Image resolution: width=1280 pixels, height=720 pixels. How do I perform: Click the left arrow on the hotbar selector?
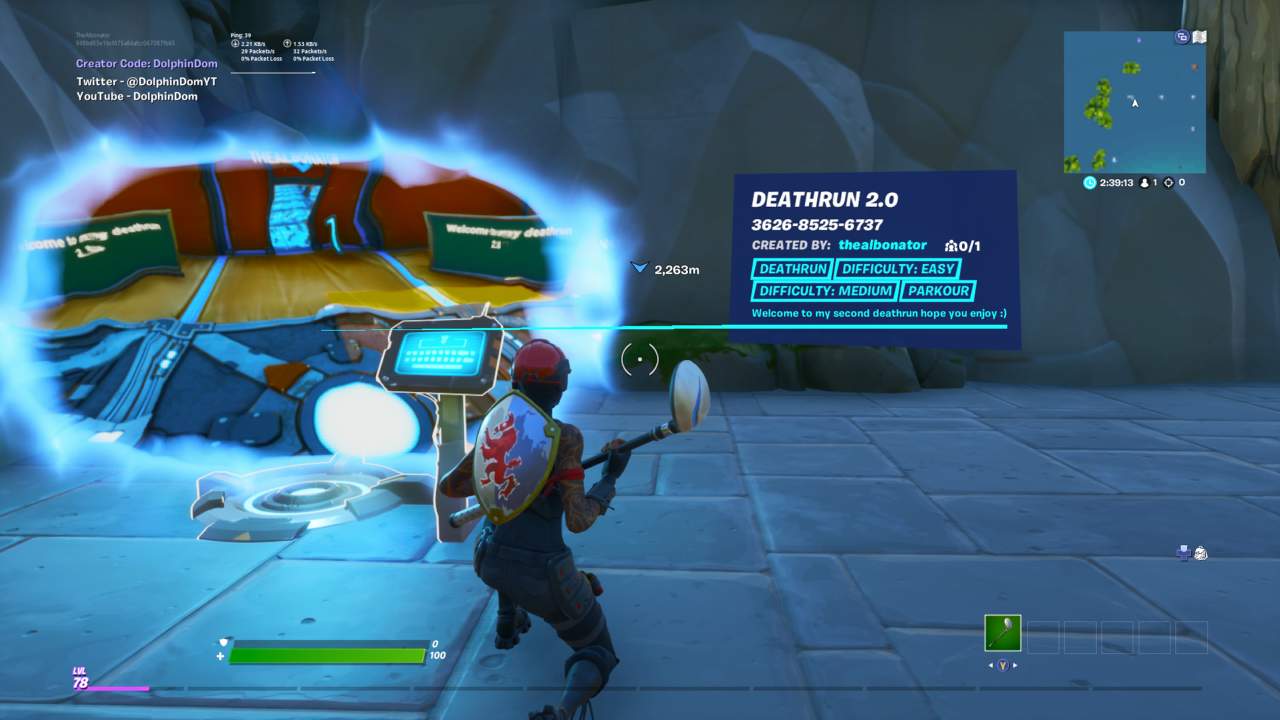[991, 666]
